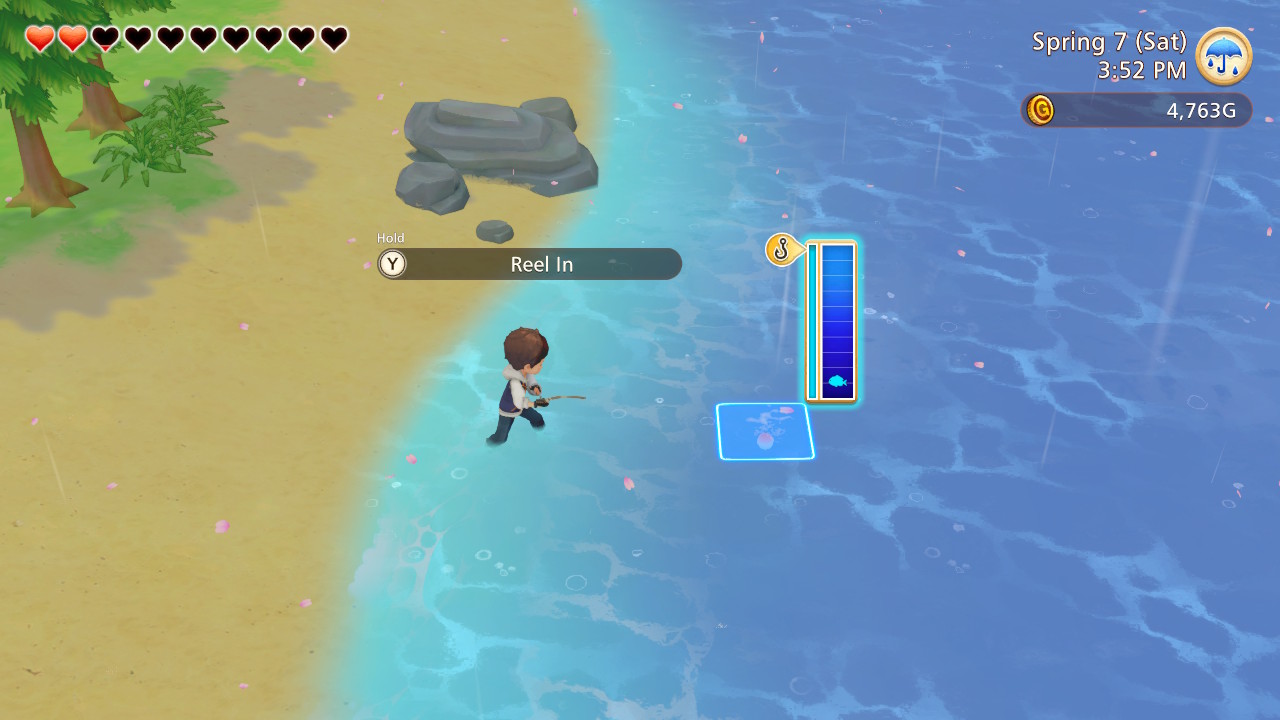This screenshot has height=720, width=1280.
Task: Click the first full red heart in the health bar
Action: point(39,36)
